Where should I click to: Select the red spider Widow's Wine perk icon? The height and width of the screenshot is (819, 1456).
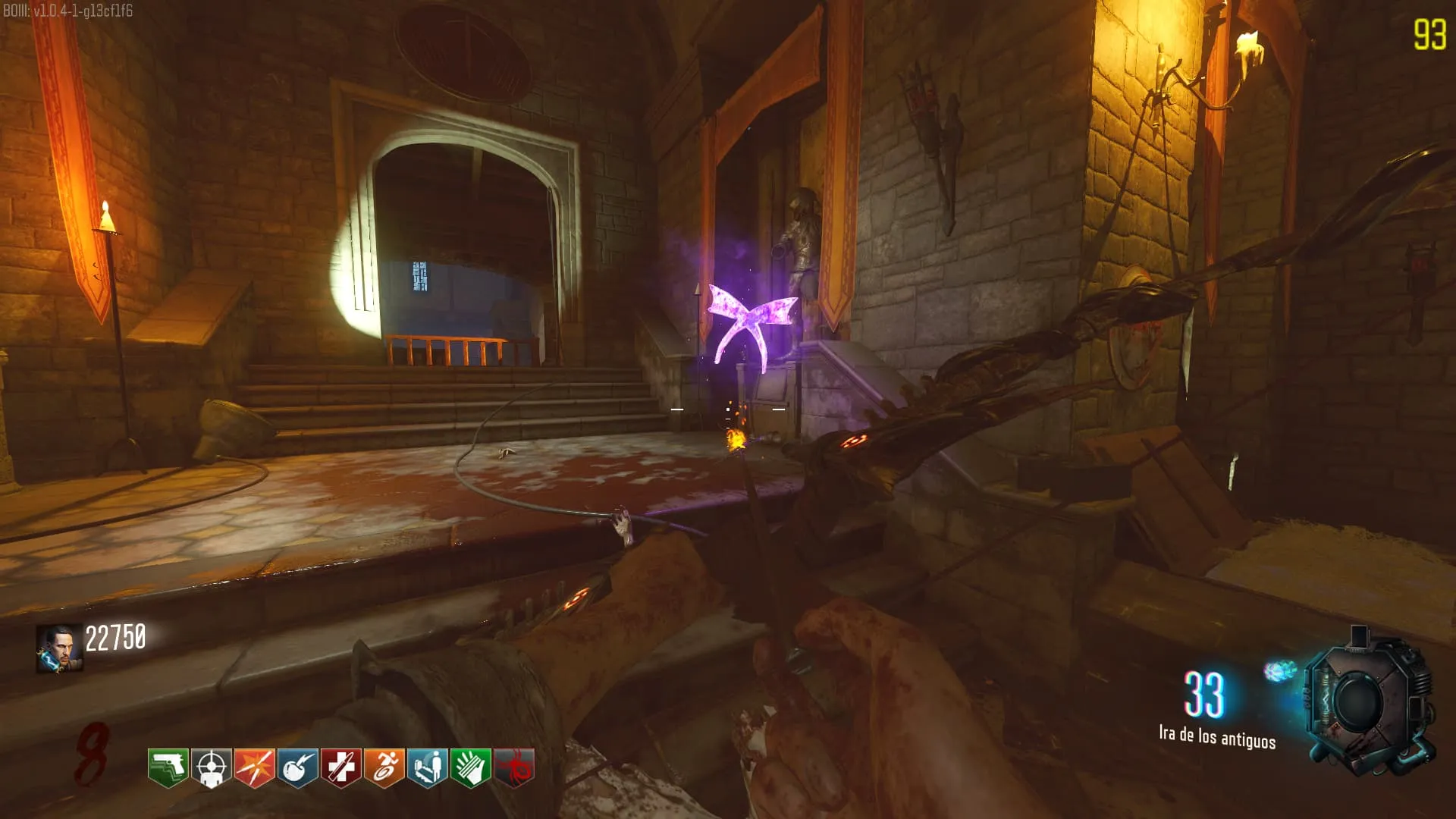pos(513,767)
